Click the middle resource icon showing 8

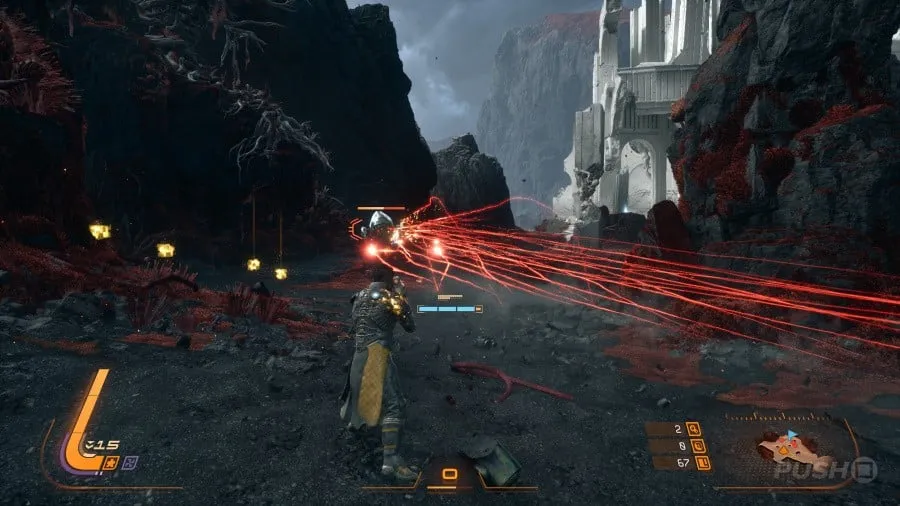pos(700,446)
